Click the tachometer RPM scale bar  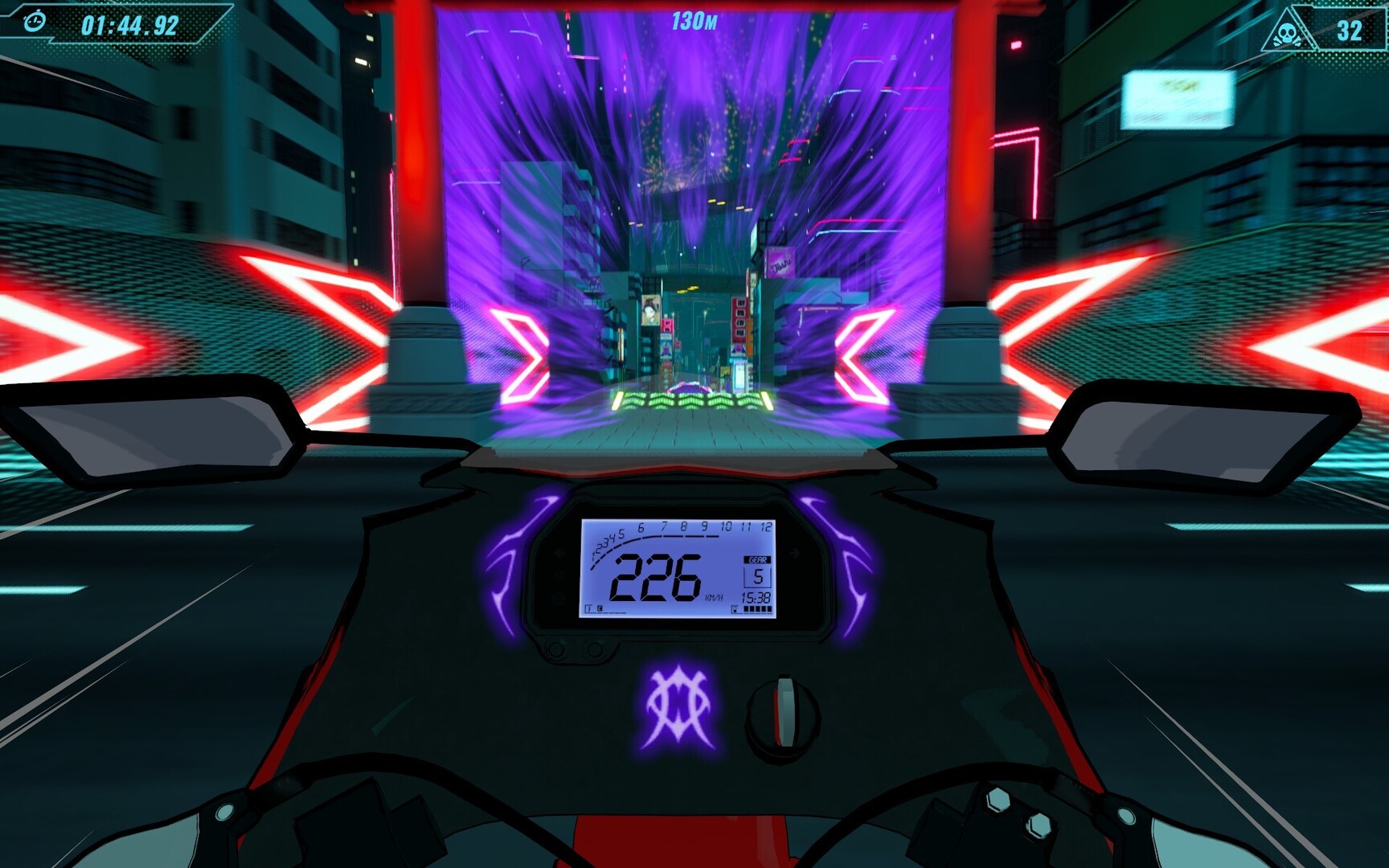coord(657,535)
